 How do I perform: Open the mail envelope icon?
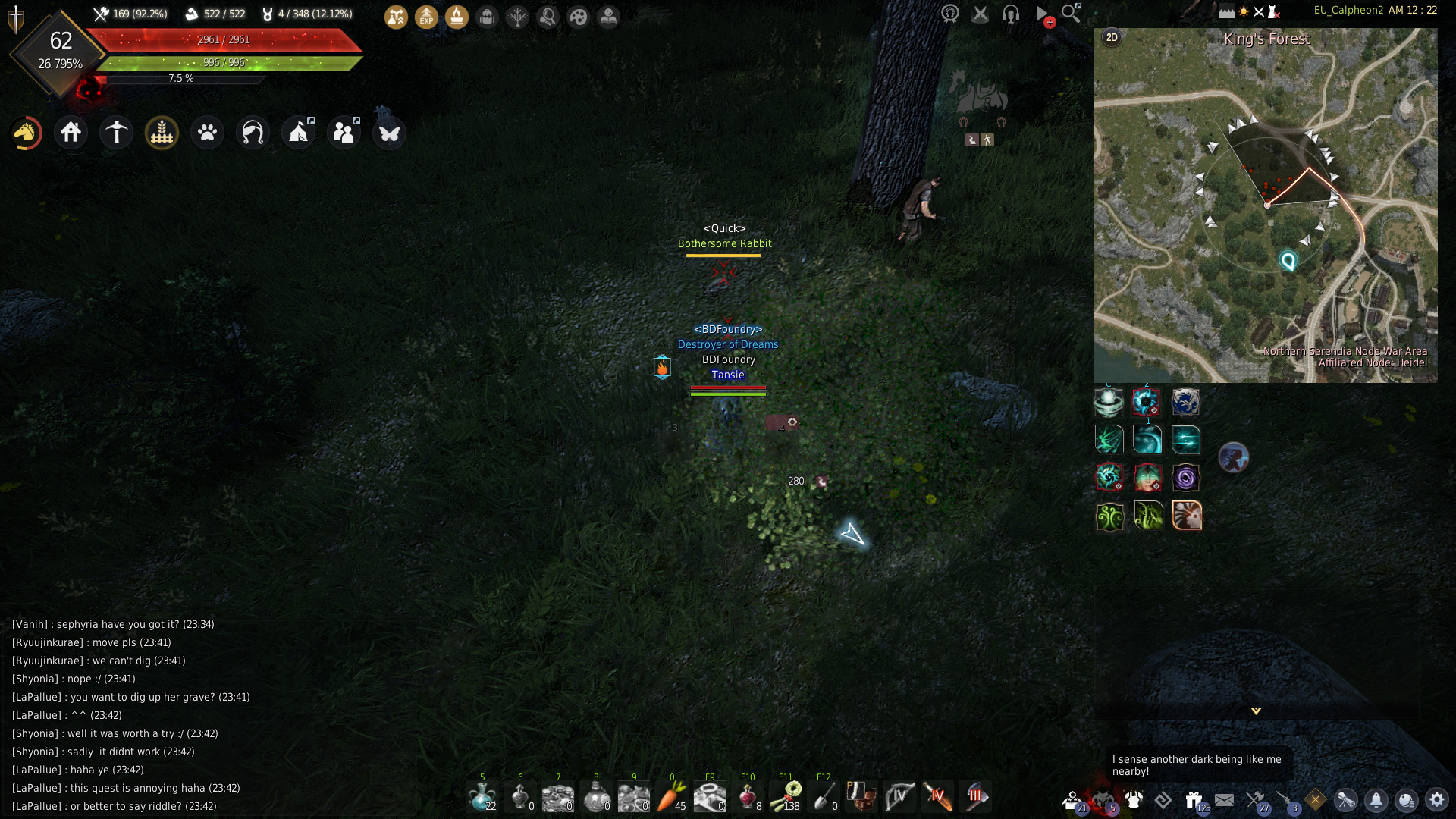[1224, 800]
